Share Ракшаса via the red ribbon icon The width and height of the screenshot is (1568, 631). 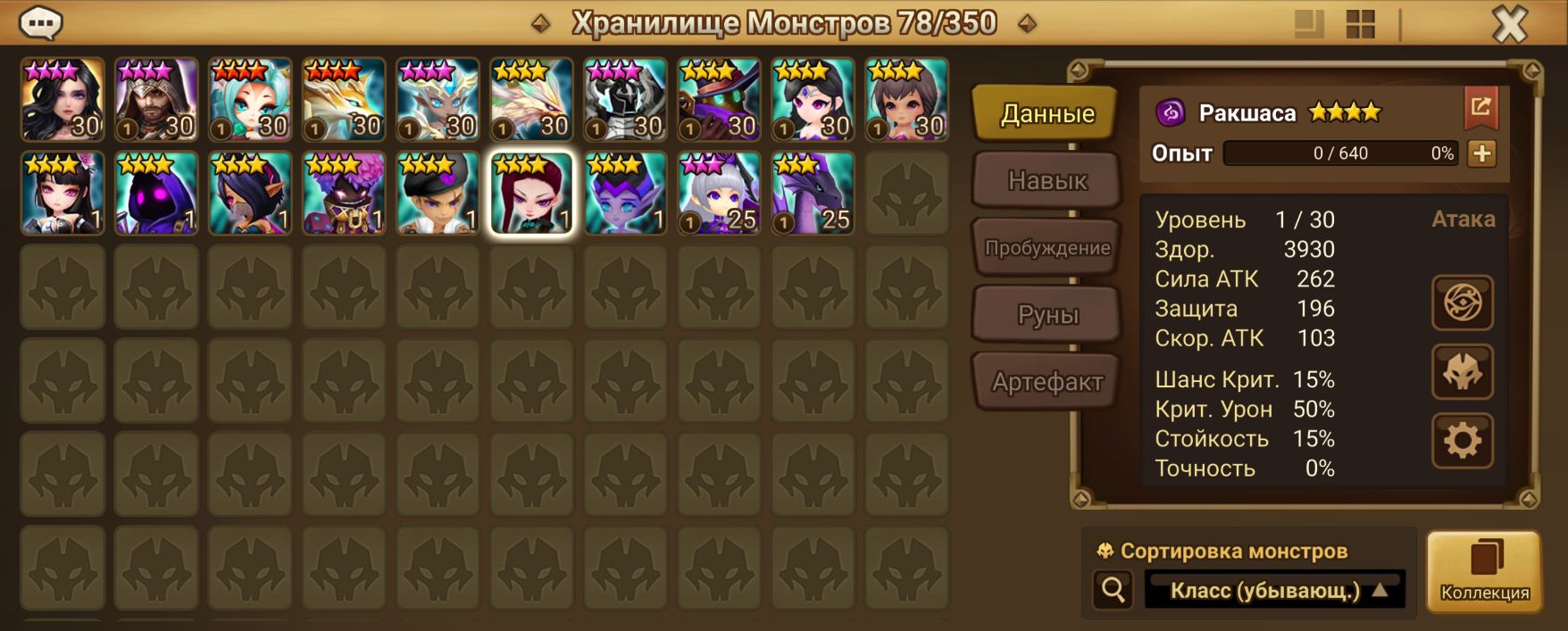coord(1480,108)
